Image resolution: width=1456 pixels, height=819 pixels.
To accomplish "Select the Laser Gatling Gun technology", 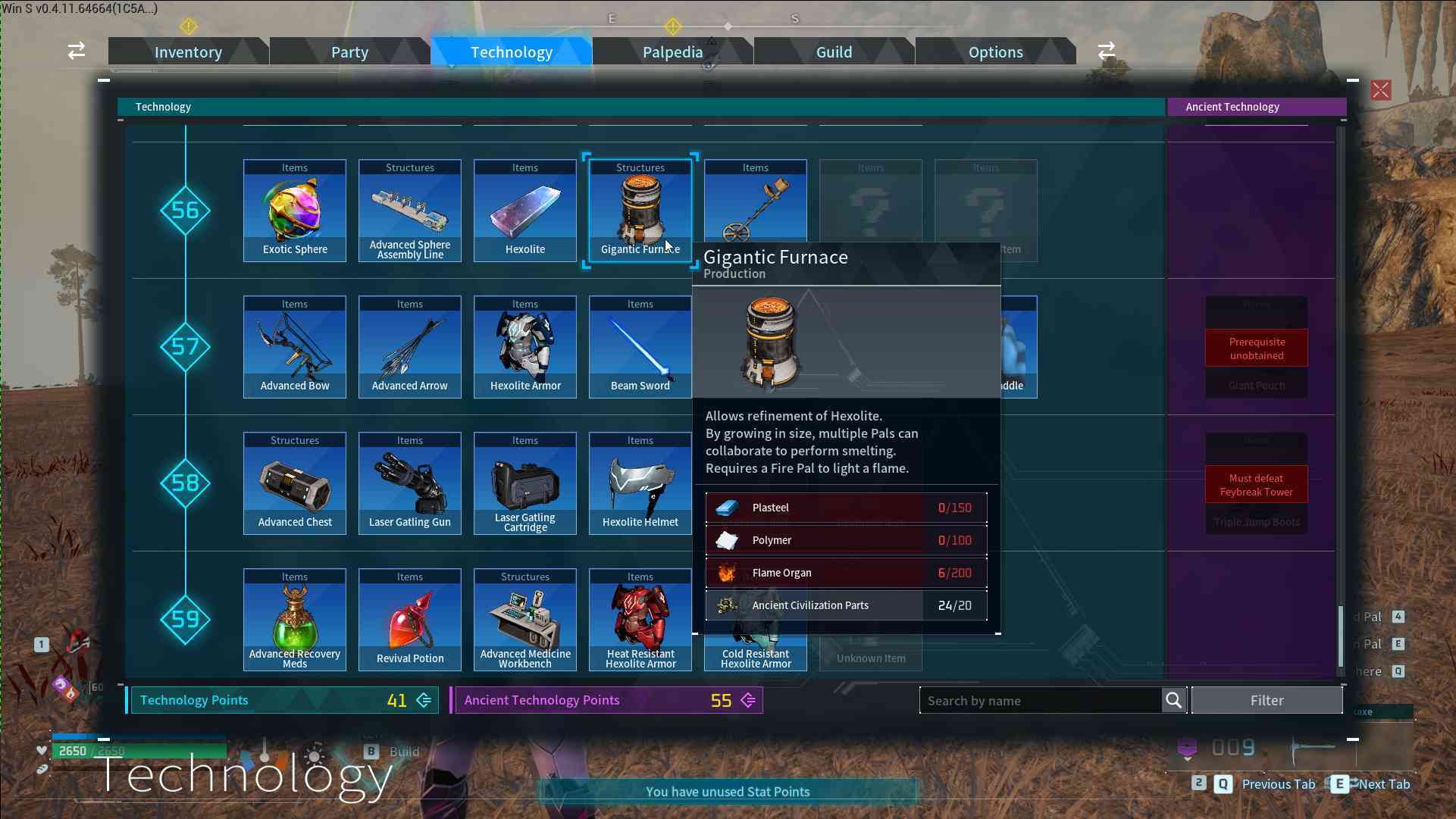I will click(x=410, y=484).
